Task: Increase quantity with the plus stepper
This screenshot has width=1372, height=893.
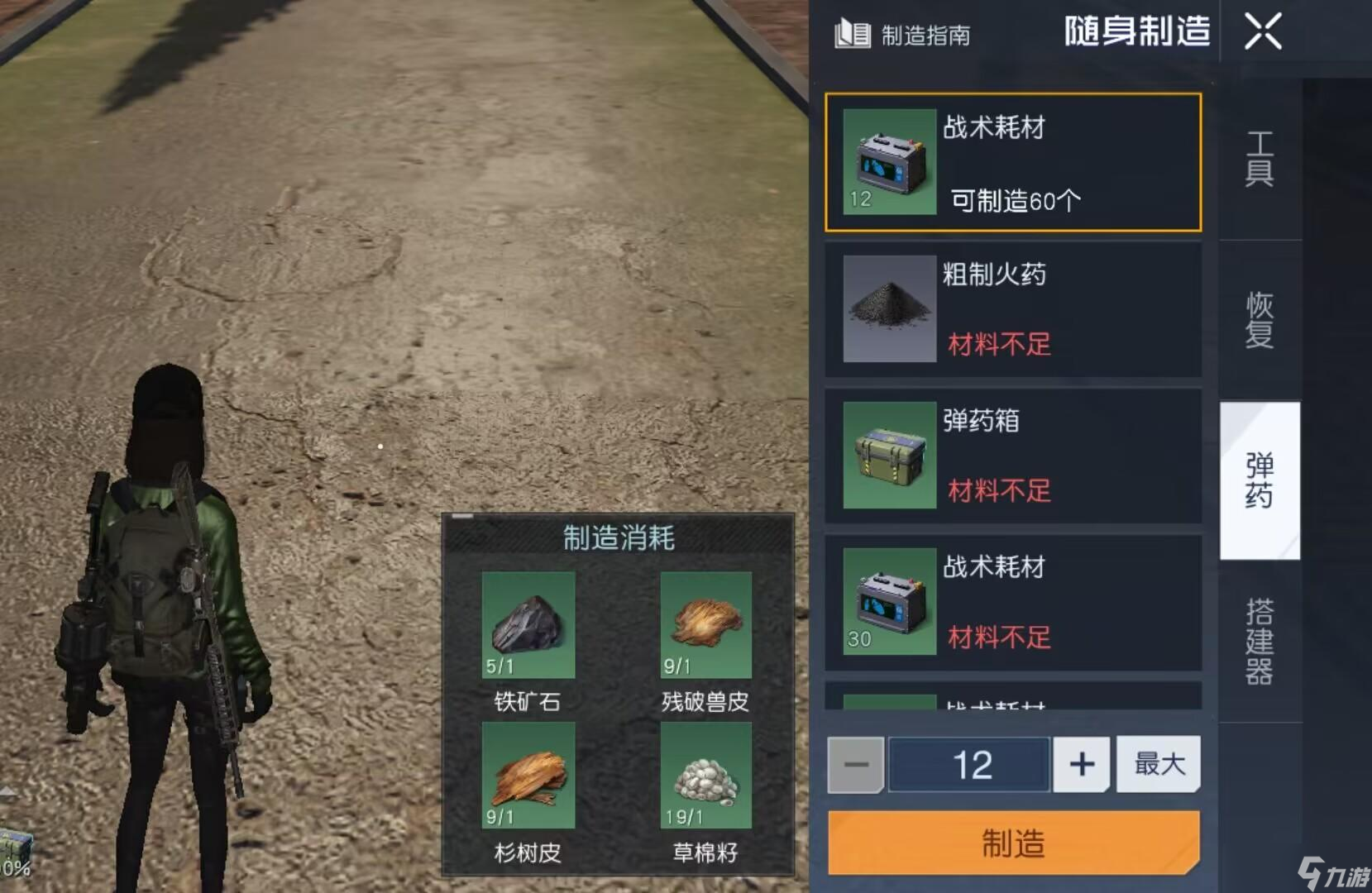Action: click(1081, 764)
